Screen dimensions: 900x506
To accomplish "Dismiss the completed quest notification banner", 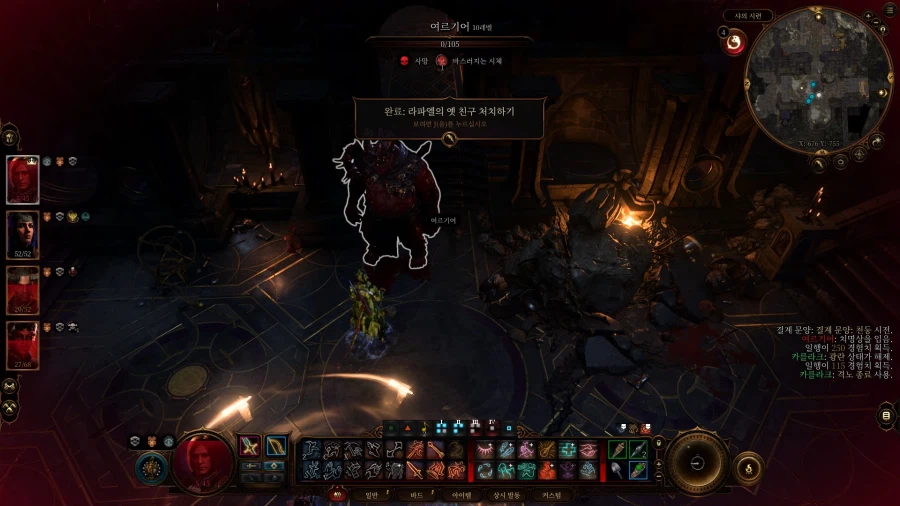I will (449, 139).
